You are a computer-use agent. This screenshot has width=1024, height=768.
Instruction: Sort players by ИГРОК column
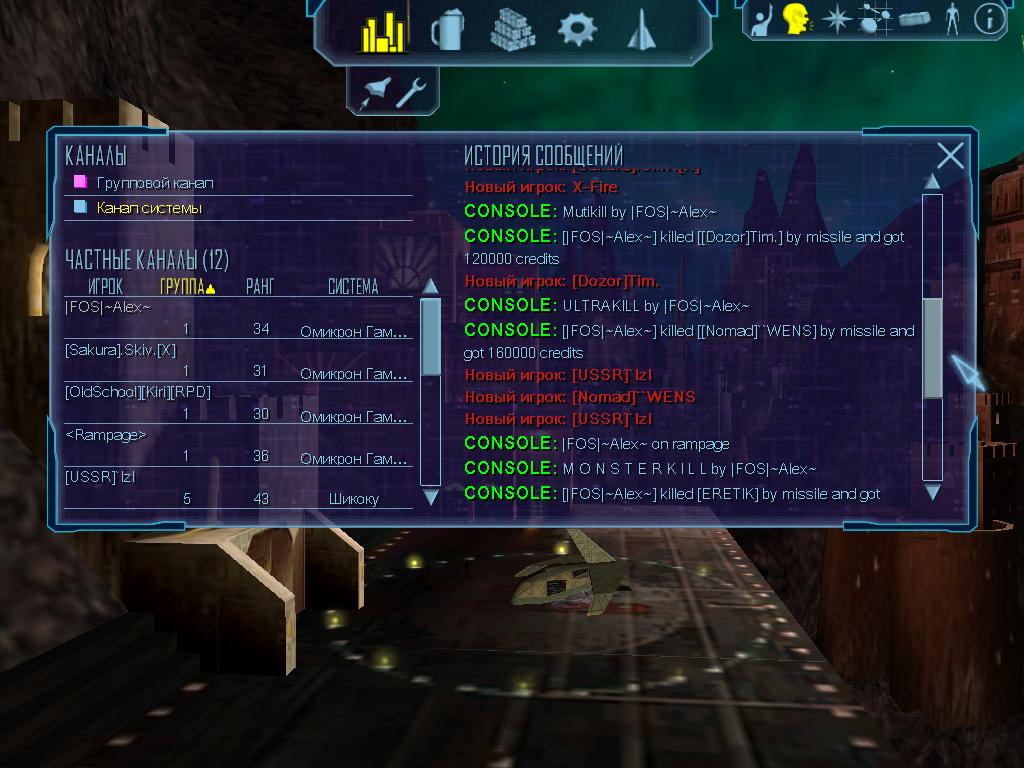(x=105, y=287)
